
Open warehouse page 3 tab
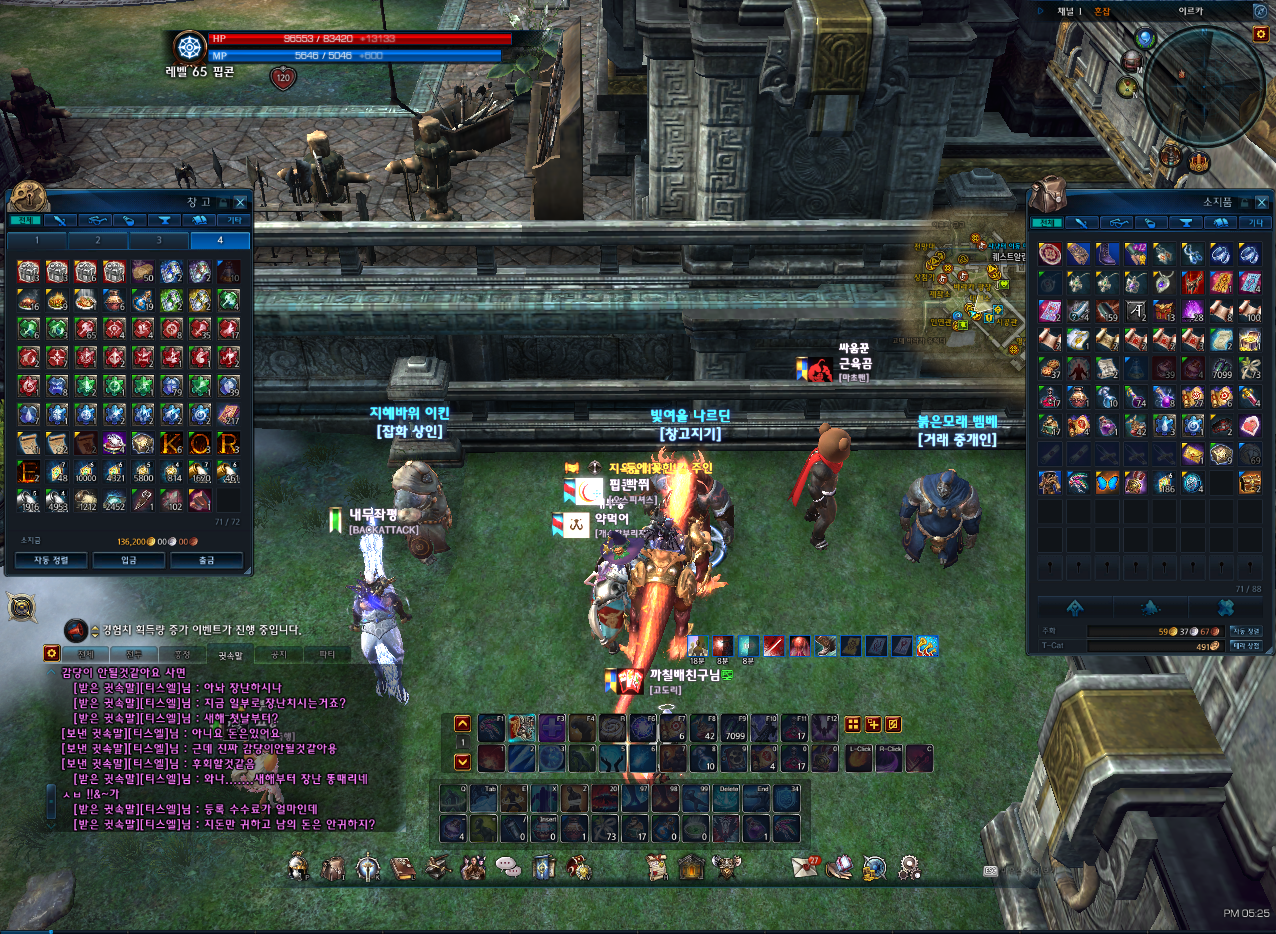pos(158,240)
